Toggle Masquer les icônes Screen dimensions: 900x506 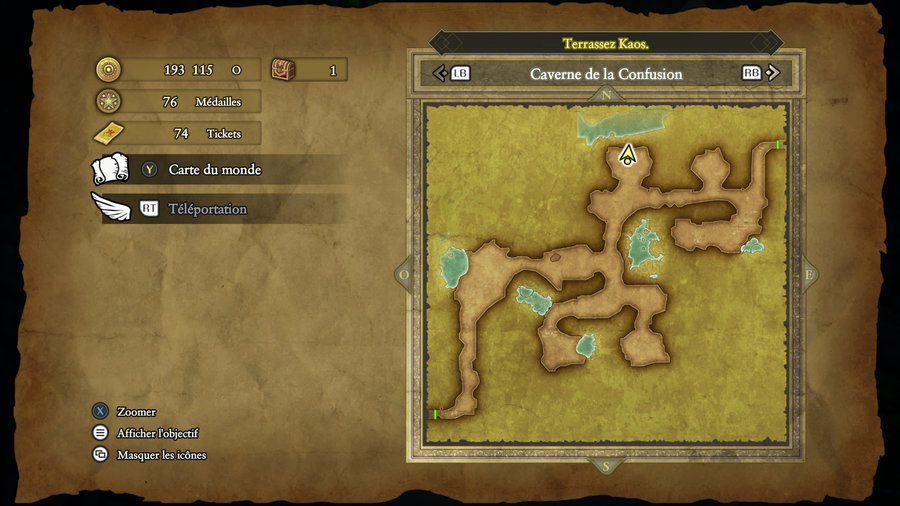click(x=161, y=455)
